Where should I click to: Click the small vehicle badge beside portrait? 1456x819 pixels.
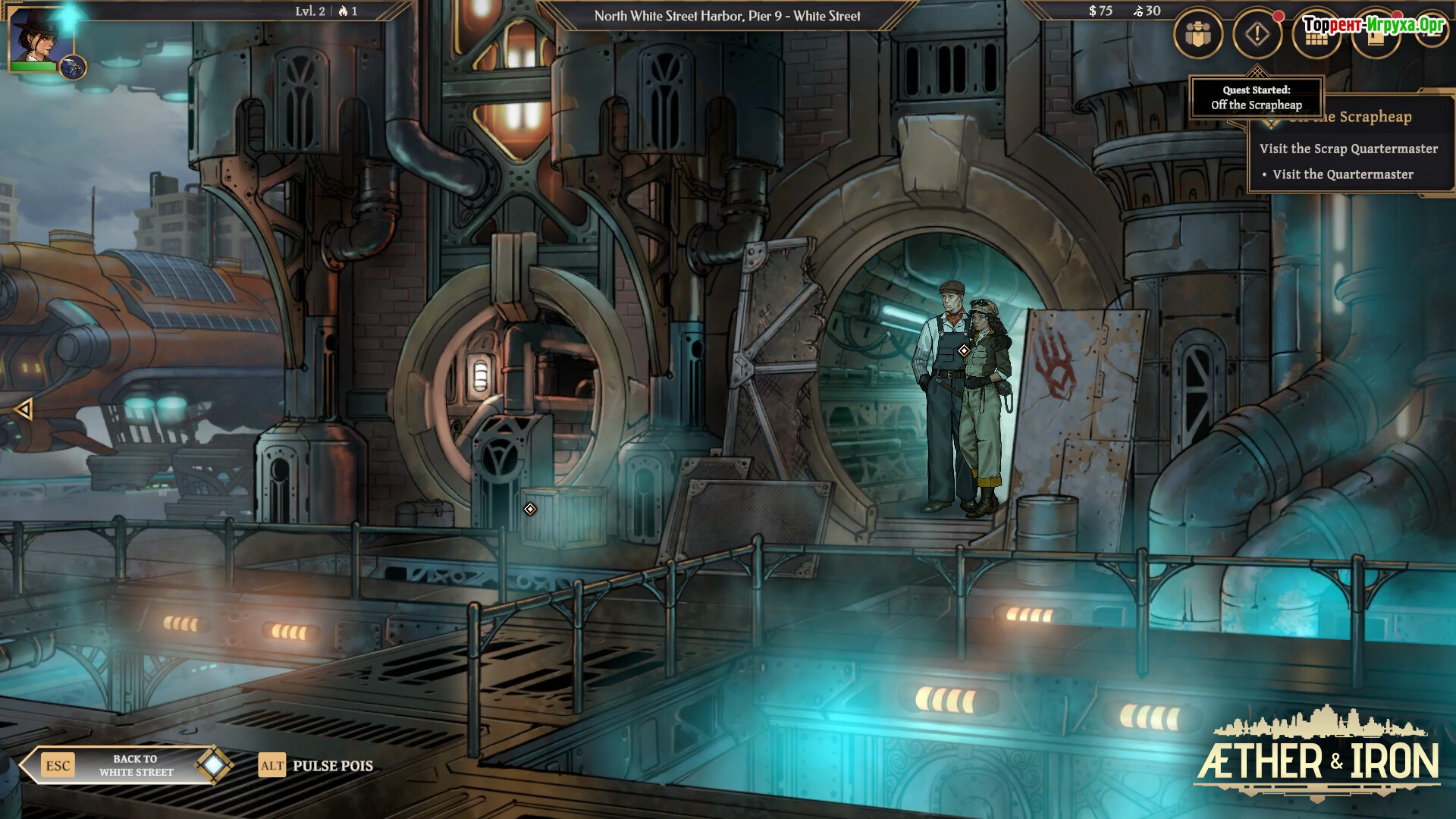pyautogui.click(x=73, y=68)
